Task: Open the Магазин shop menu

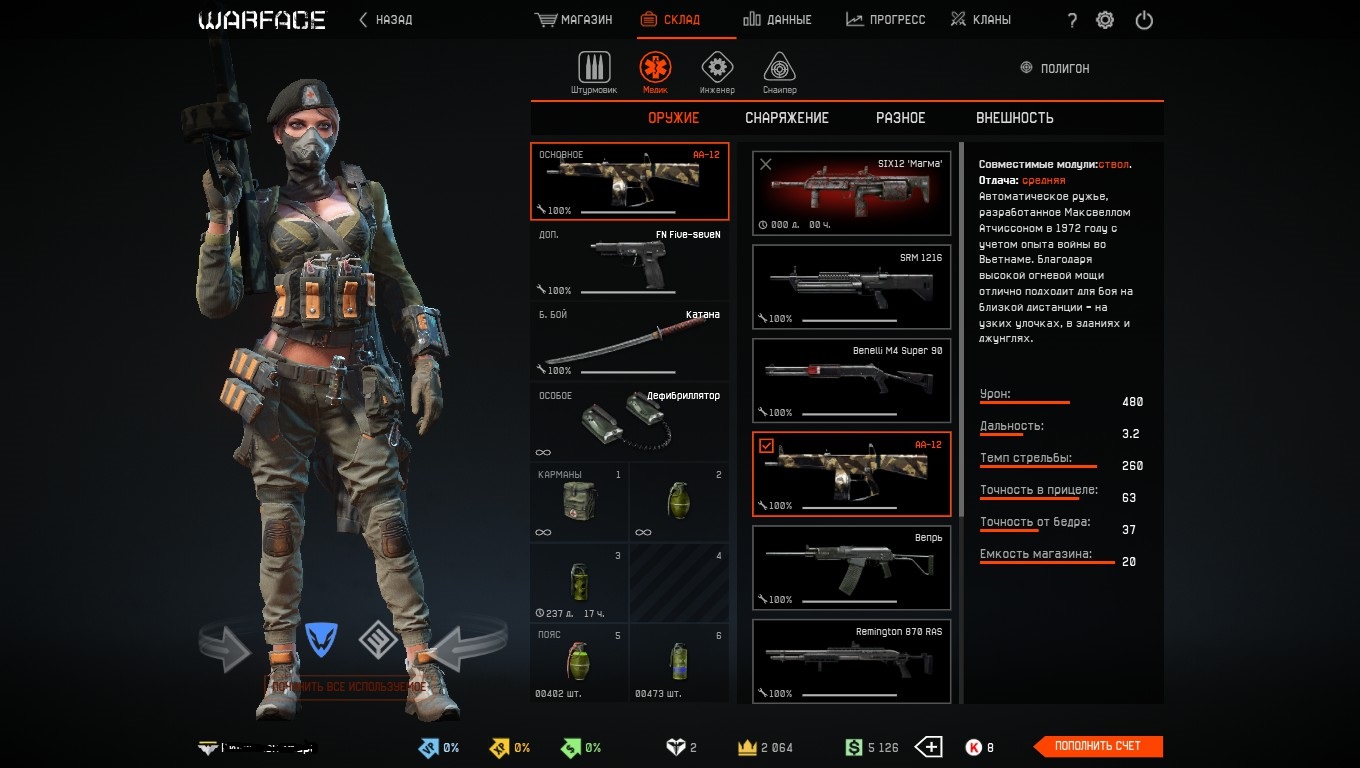Action: [x=574, y=20]
